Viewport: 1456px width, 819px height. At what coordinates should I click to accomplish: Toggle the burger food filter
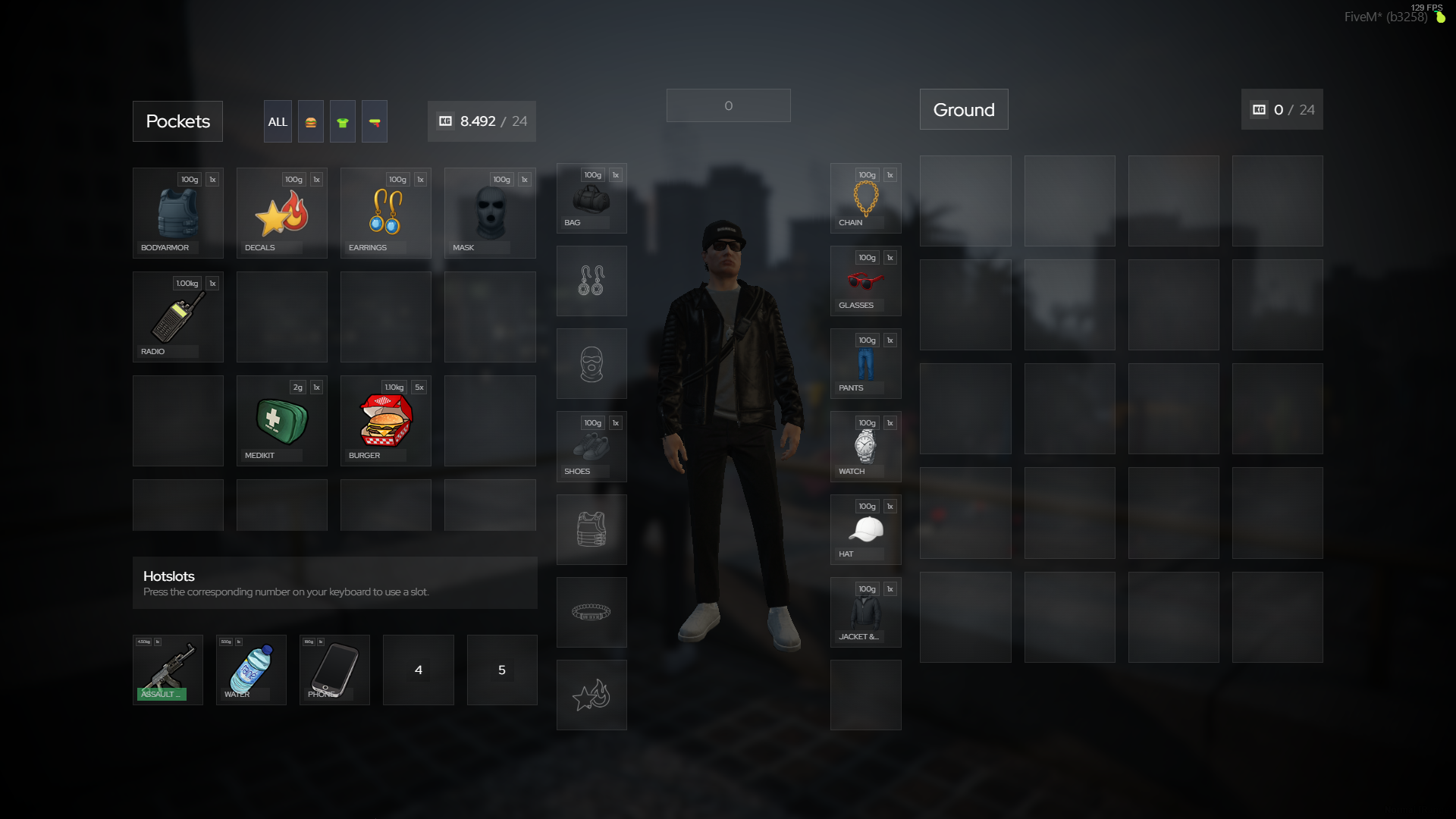tap(311, 121)
